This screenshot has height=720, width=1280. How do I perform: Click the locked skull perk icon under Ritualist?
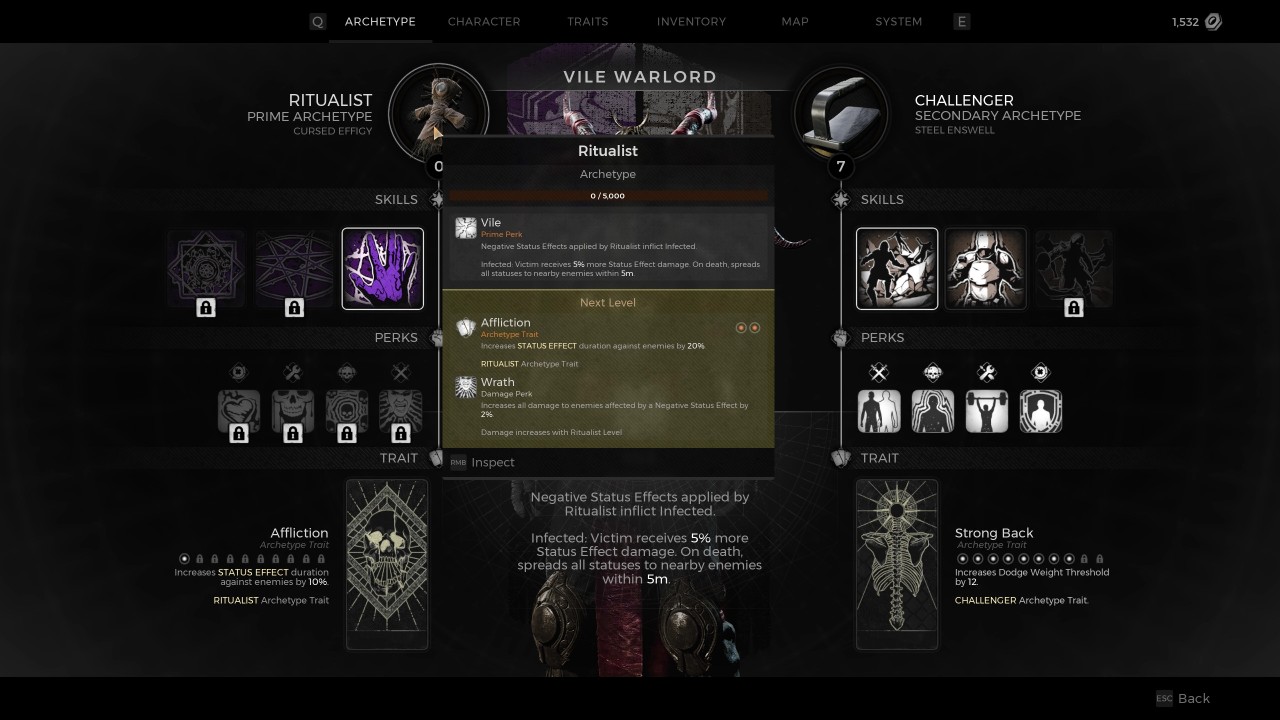coord(292,410)
